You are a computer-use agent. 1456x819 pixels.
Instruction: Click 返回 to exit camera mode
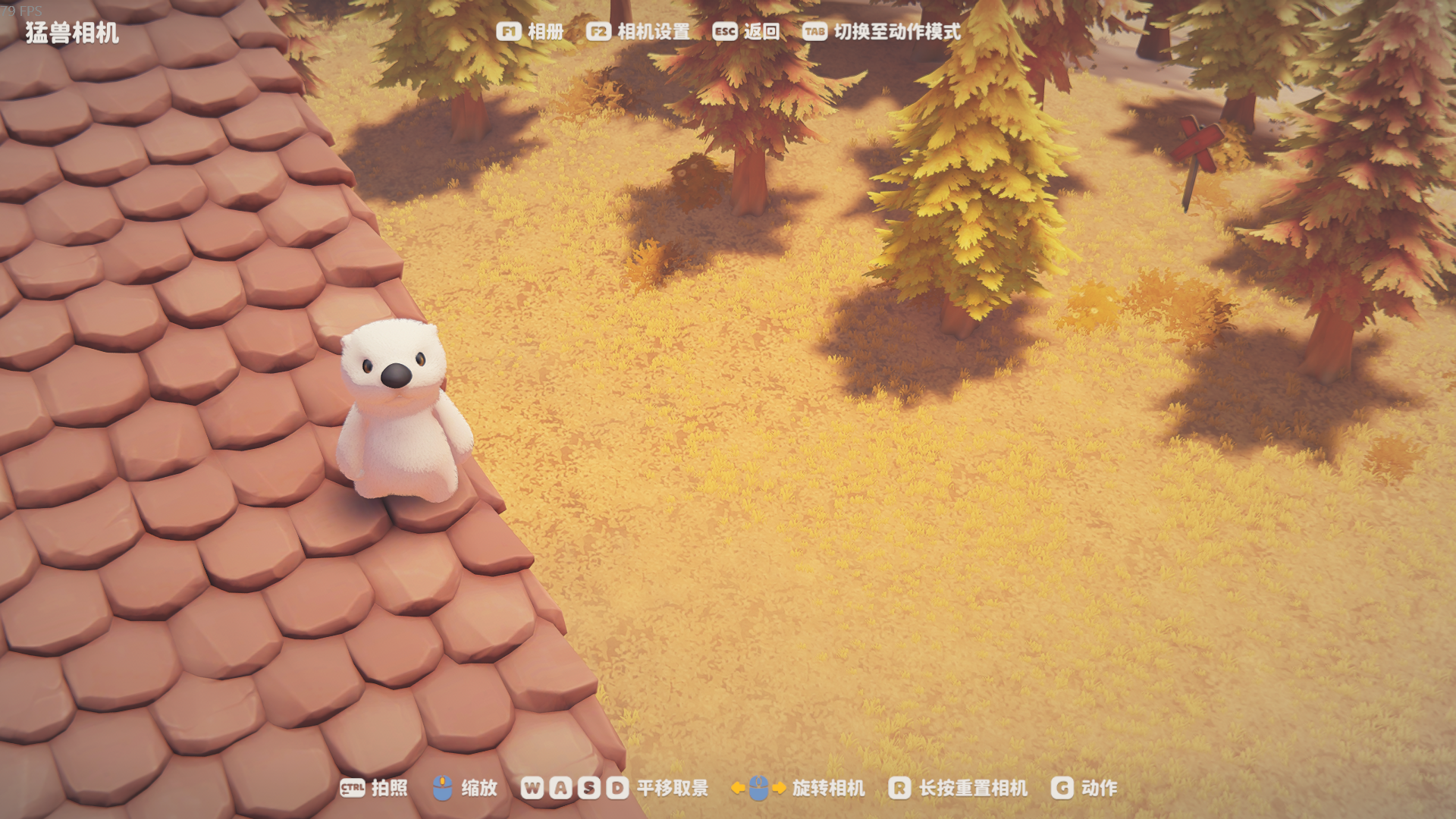pyautogui.click(x=746, y=32)
